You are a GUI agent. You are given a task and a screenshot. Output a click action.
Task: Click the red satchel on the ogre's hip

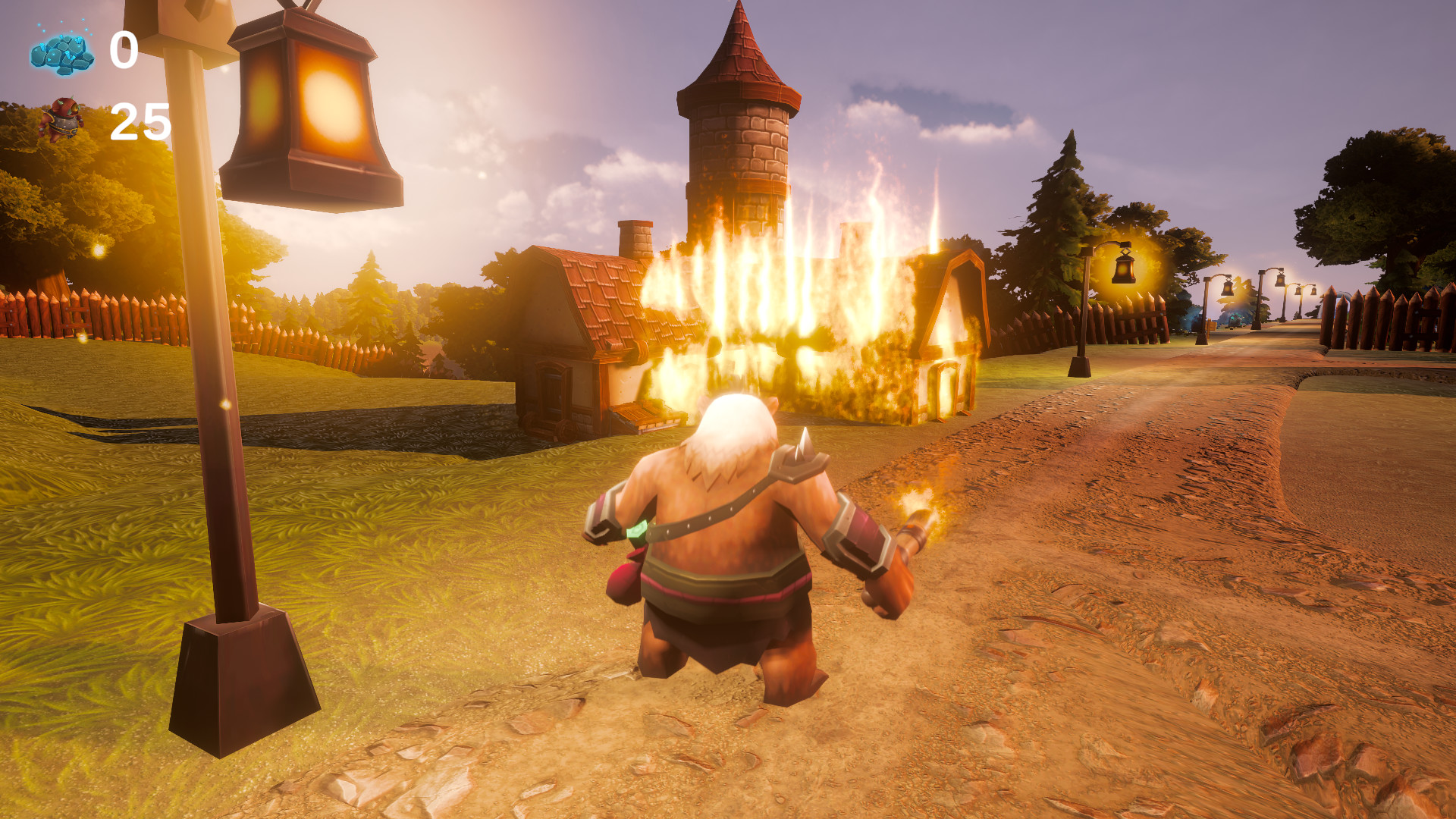point(627,578)
